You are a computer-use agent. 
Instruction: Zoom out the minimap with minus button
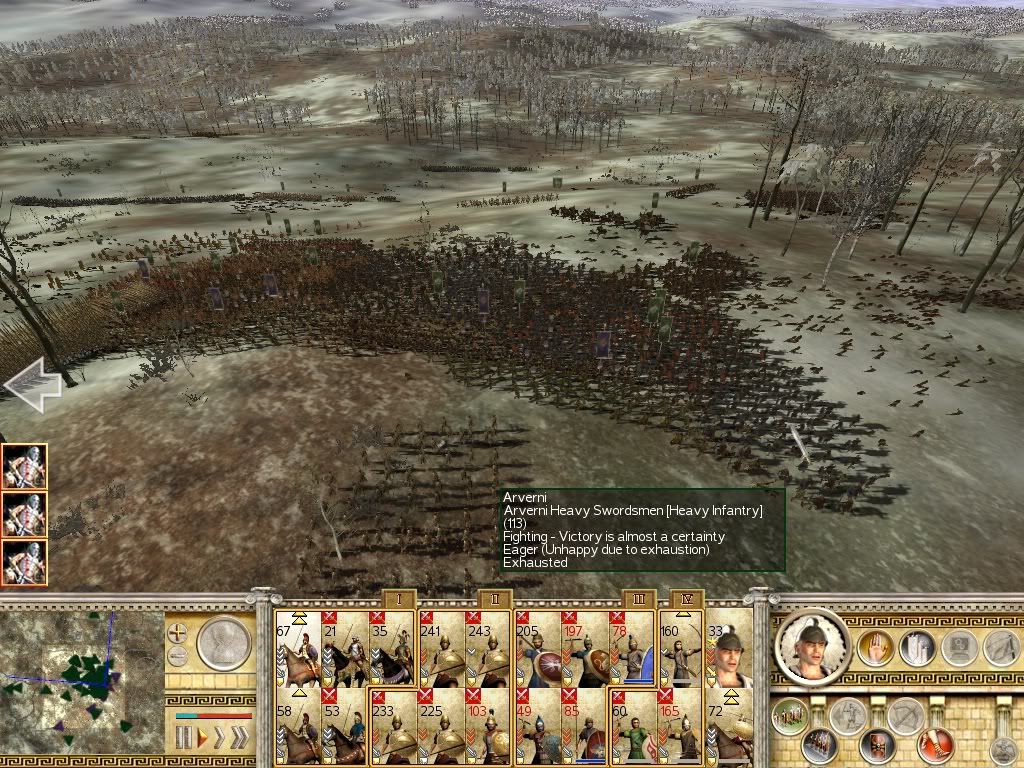click(178, 656)
